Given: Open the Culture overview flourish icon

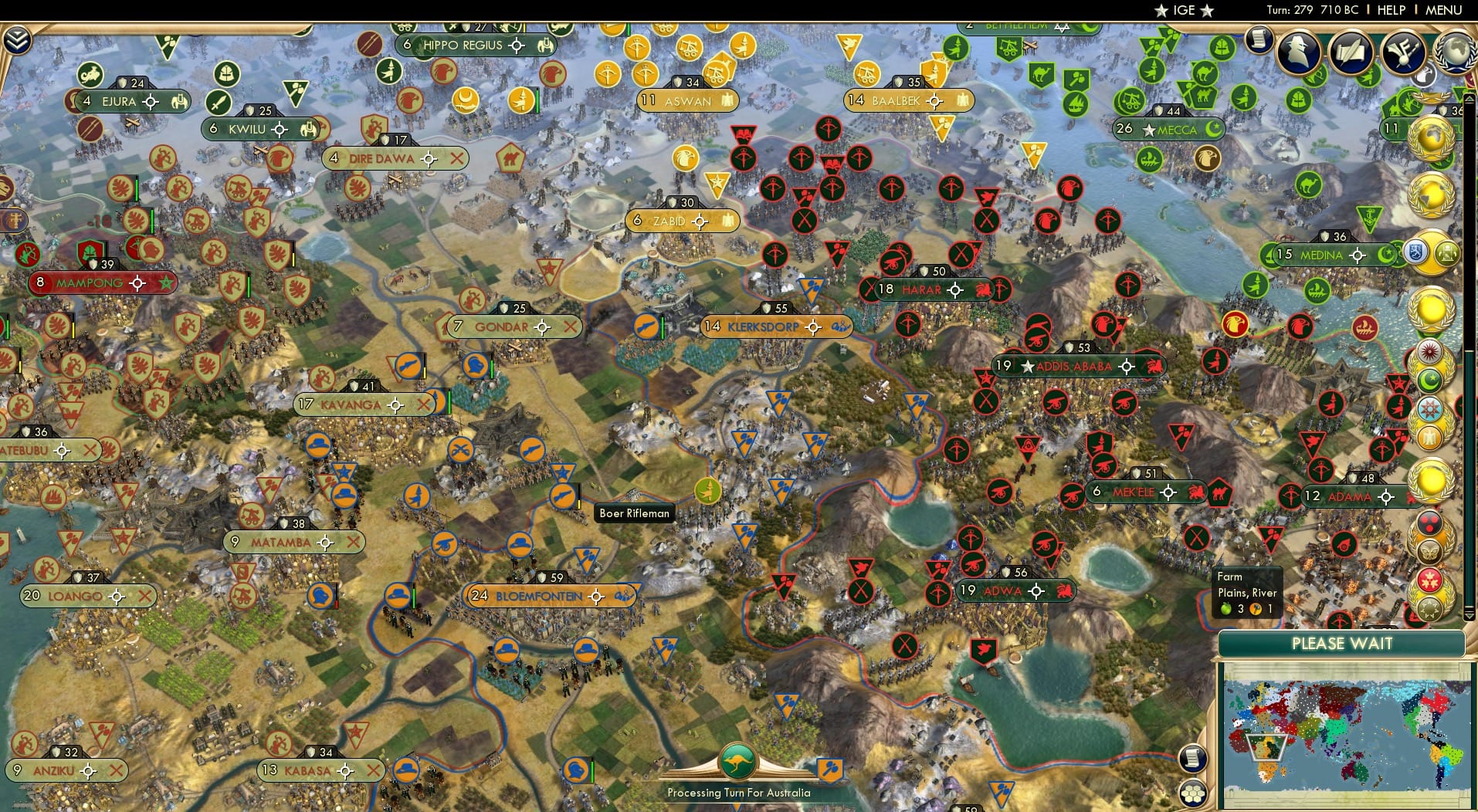Looking at the screenshot, I should (x=1403, y=52).
